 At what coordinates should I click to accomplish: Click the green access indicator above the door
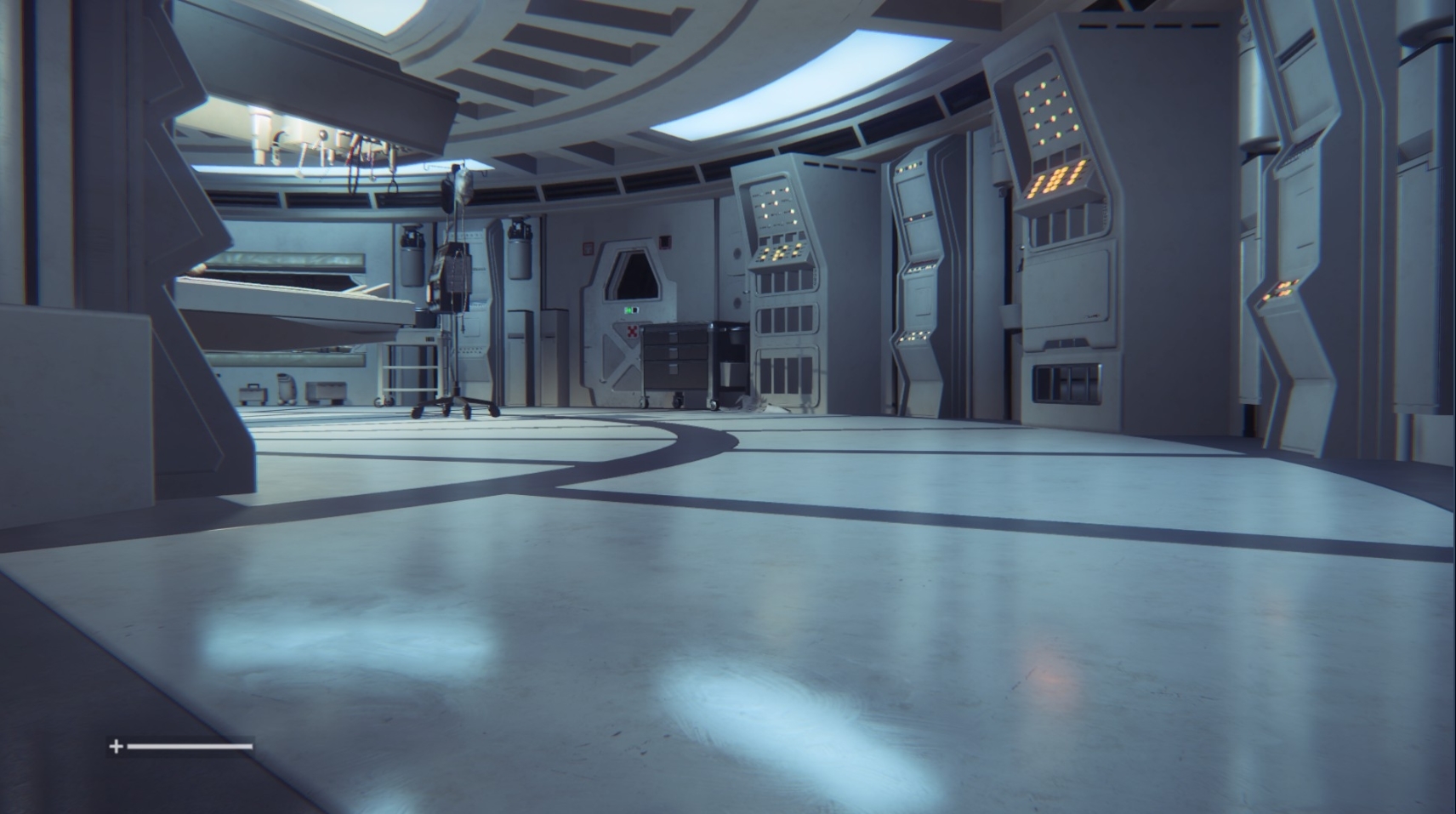coord(629,310)
